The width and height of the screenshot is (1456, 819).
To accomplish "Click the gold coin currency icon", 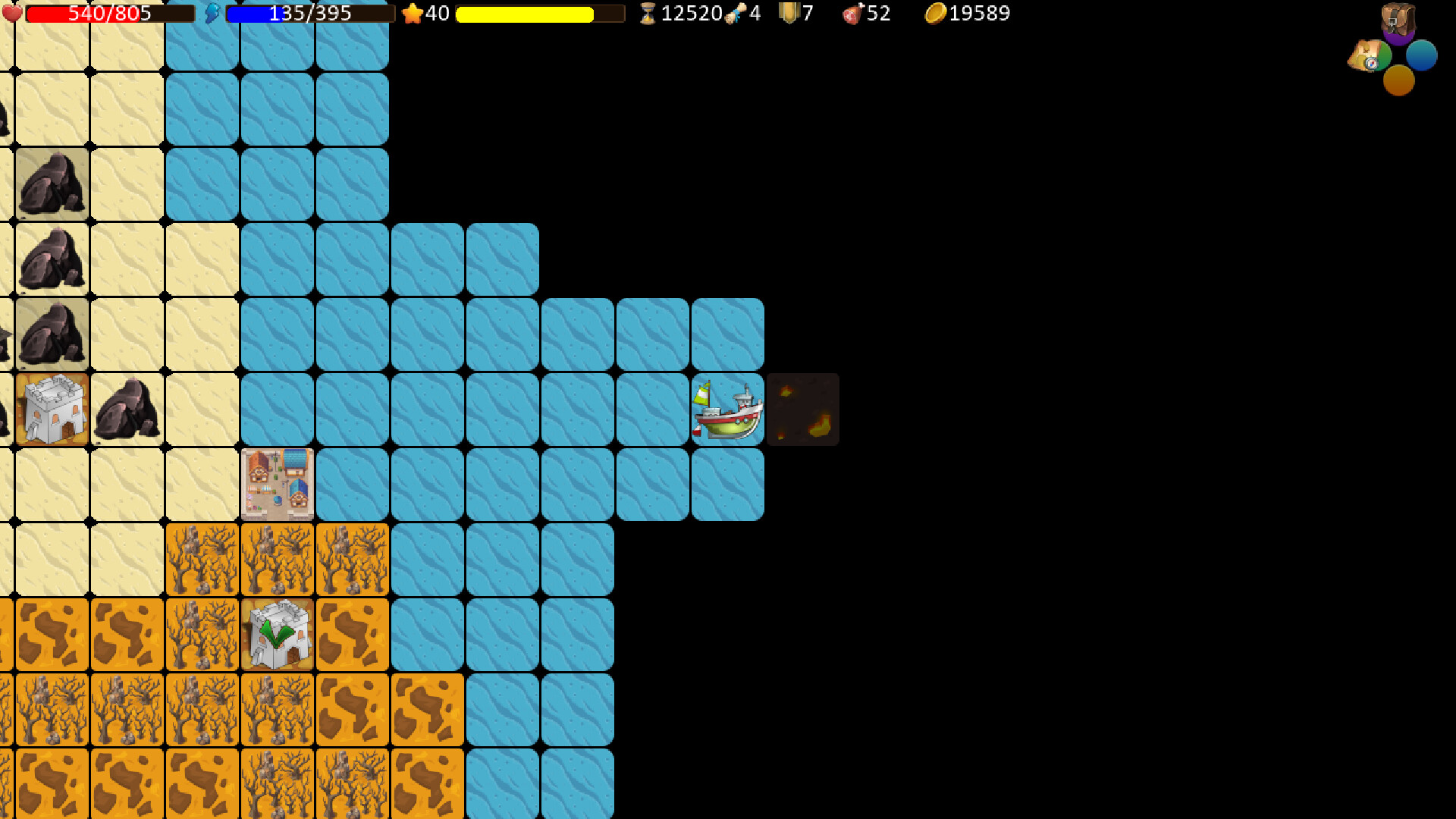I will [934, 12].
